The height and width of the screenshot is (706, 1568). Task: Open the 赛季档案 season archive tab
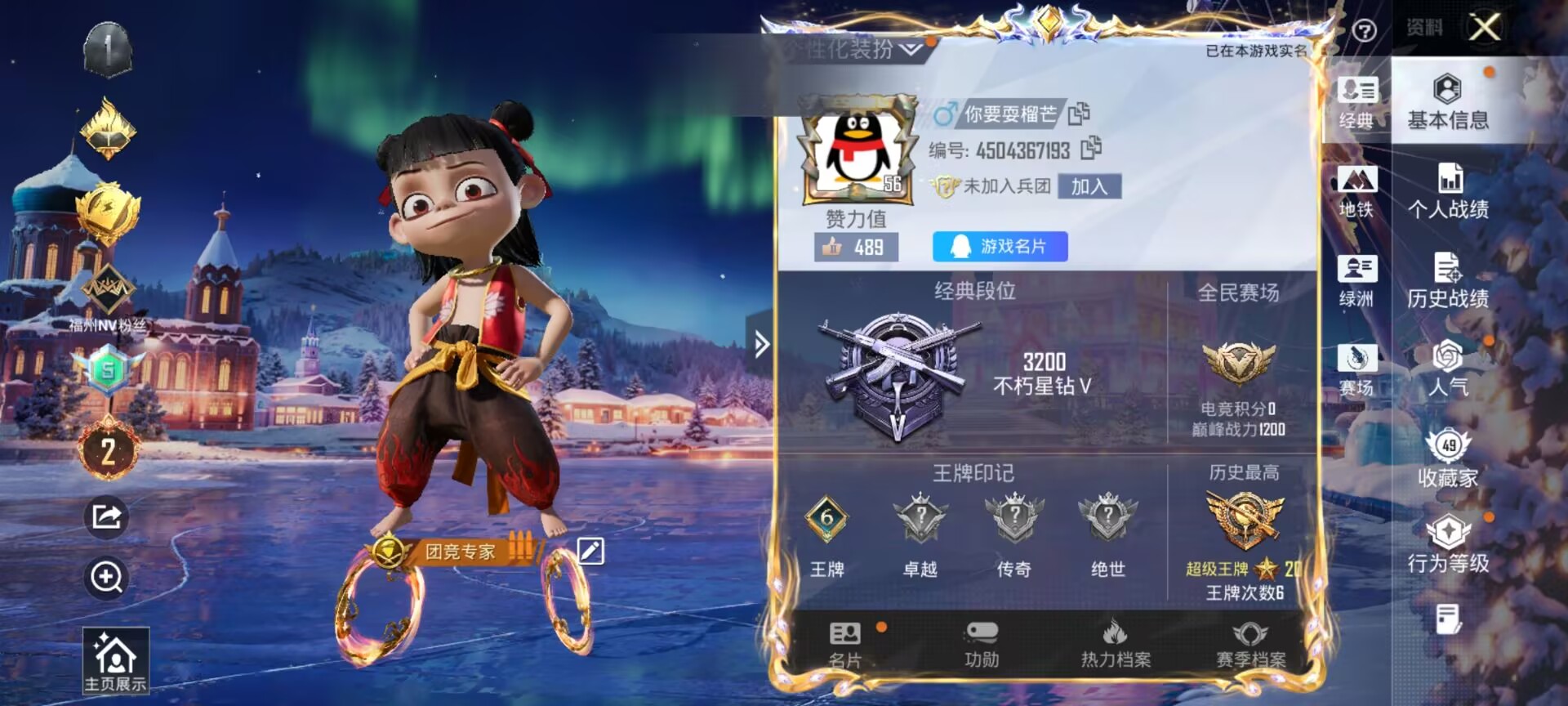[1250, 644]
